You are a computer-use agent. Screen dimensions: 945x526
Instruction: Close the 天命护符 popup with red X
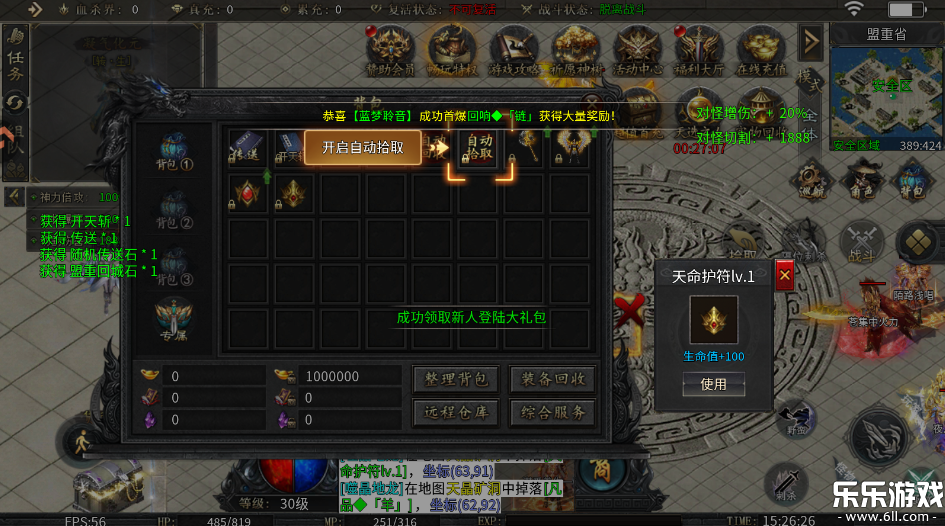pos(785,275)
